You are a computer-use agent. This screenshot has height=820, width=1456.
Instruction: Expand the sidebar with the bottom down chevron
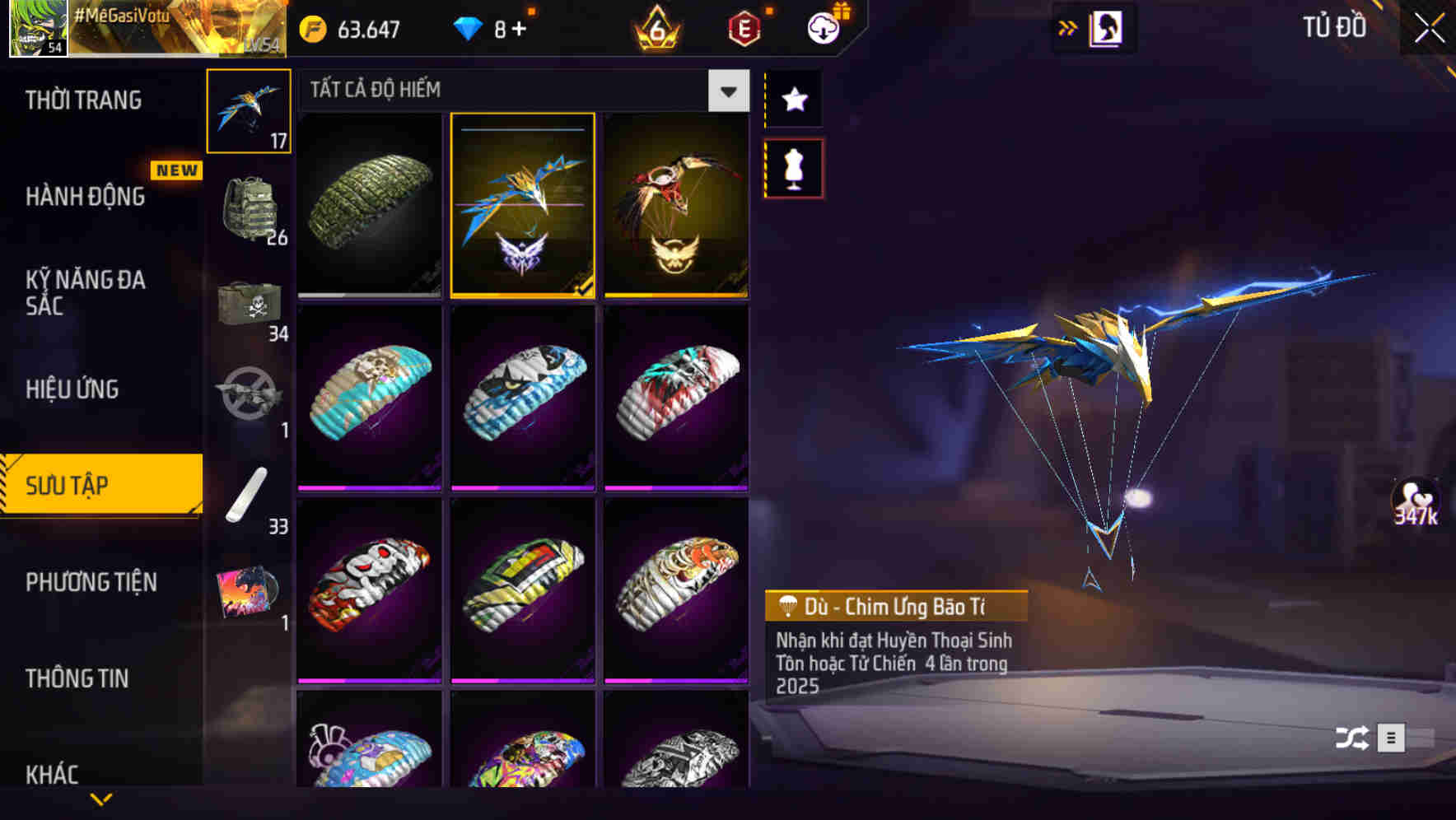101,799
